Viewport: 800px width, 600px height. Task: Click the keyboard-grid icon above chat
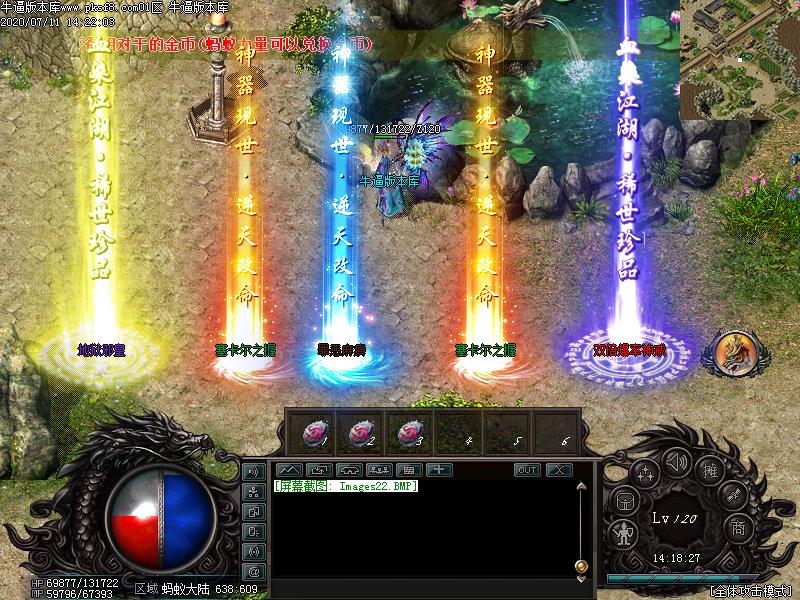[x=408, y=470]
